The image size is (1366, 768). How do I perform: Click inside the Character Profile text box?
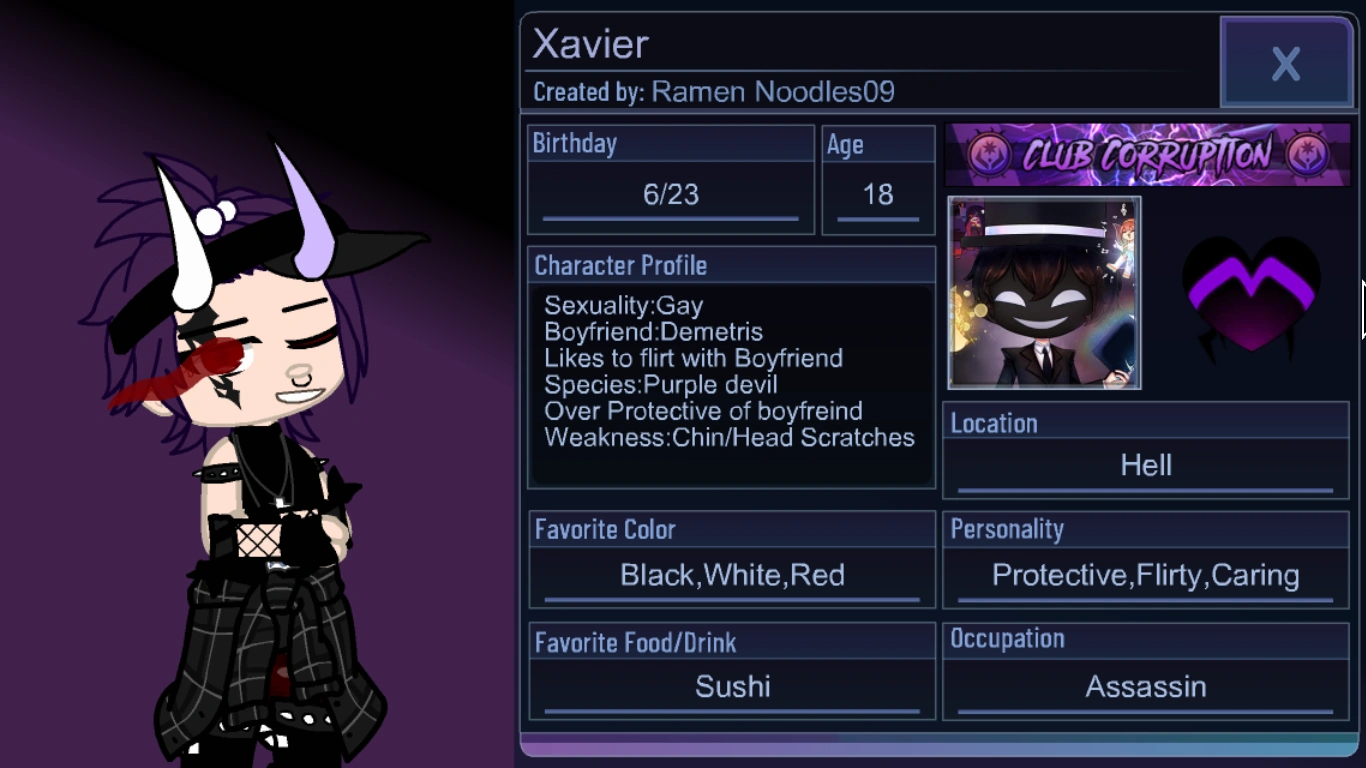click(731, 370)
